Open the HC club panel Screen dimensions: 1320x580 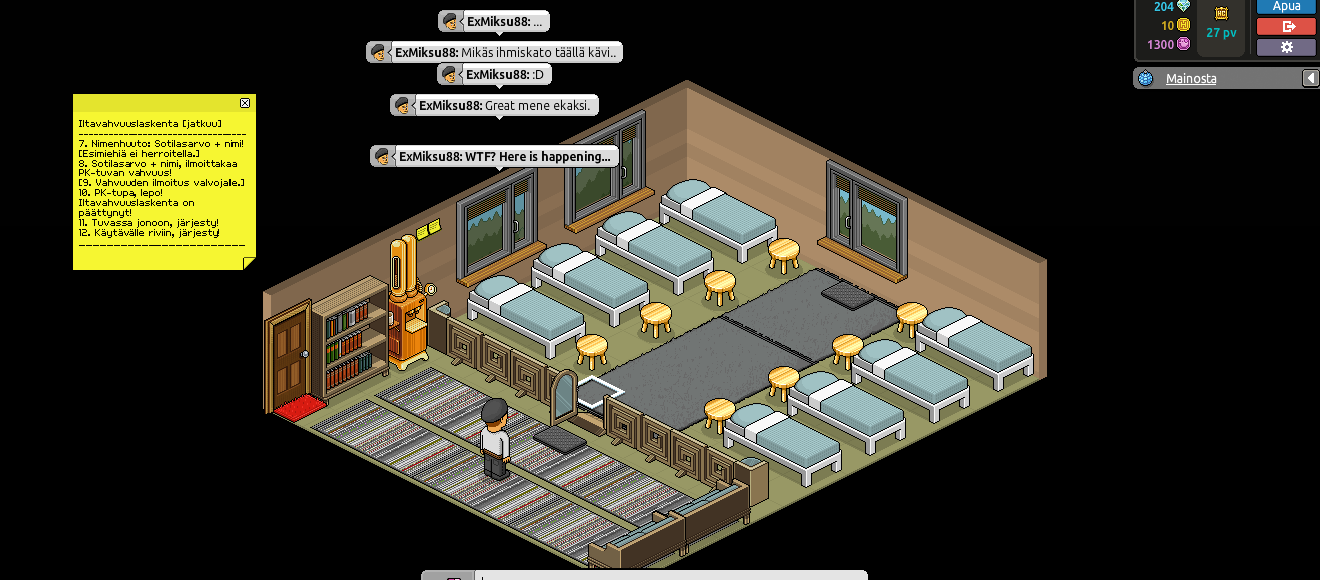tap(1221, 14)
